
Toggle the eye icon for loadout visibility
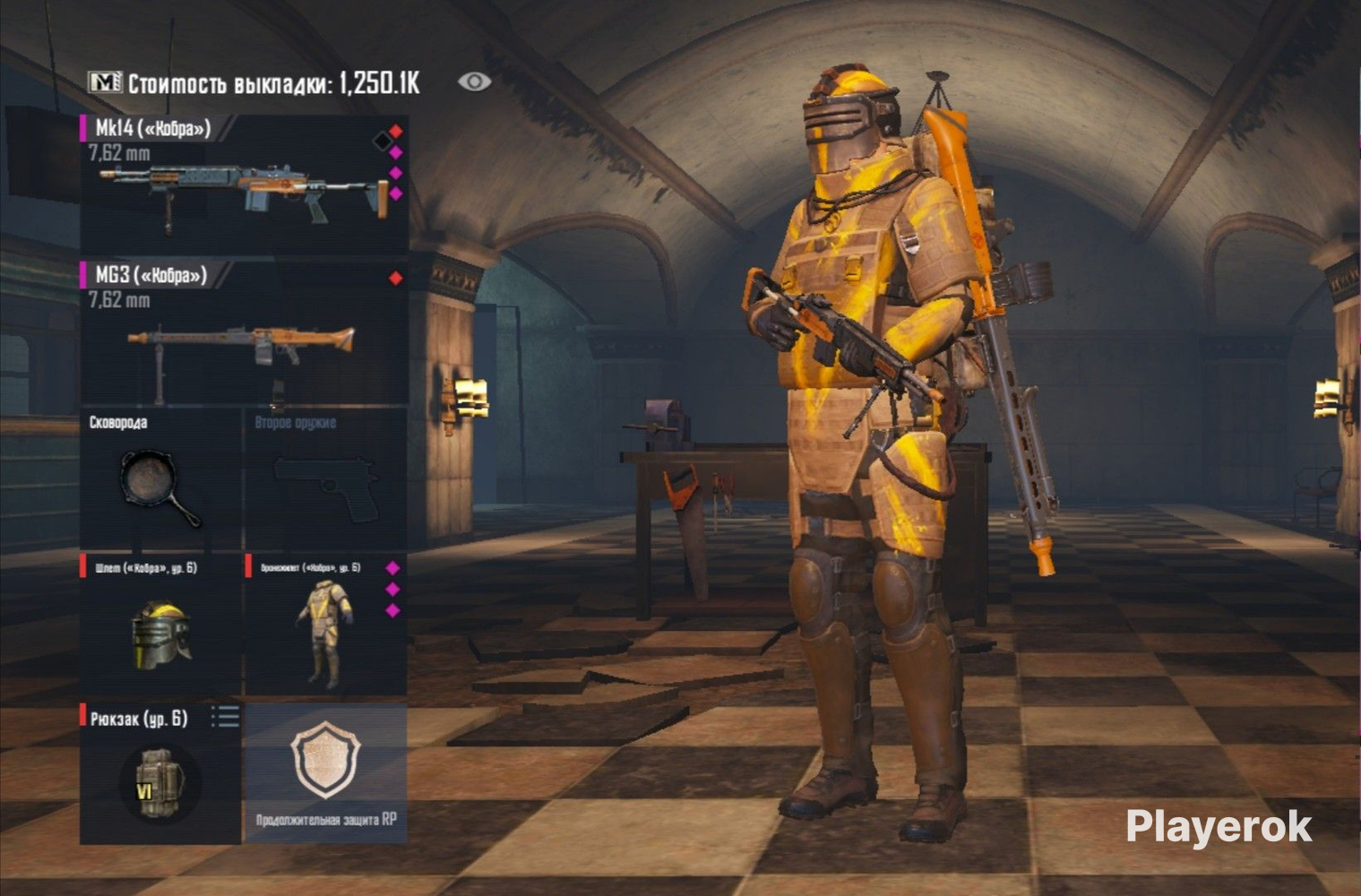coord(474,82)
